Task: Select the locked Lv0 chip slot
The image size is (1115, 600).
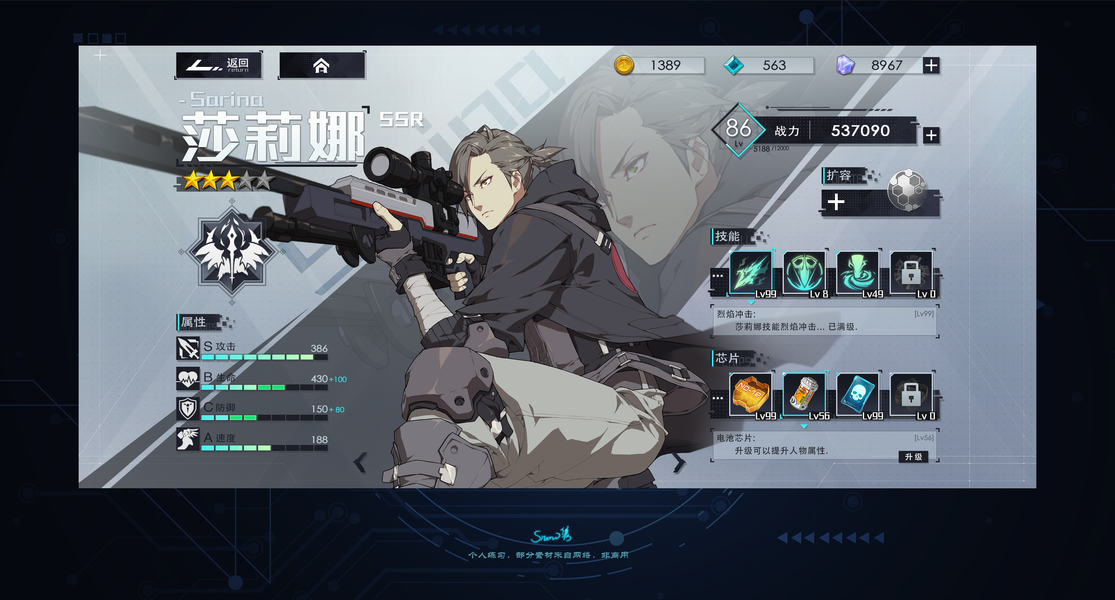Action: [x=911, y=396]
